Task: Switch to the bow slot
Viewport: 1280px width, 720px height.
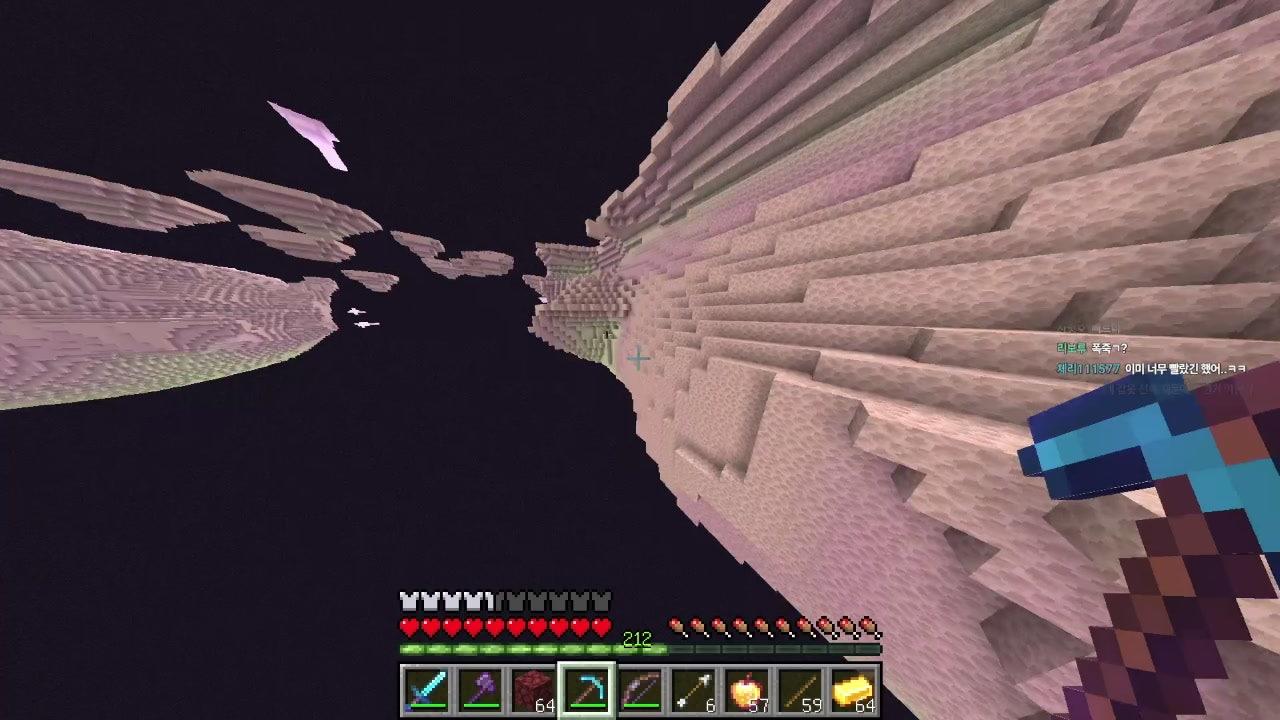Action: (x=639, y=690)
